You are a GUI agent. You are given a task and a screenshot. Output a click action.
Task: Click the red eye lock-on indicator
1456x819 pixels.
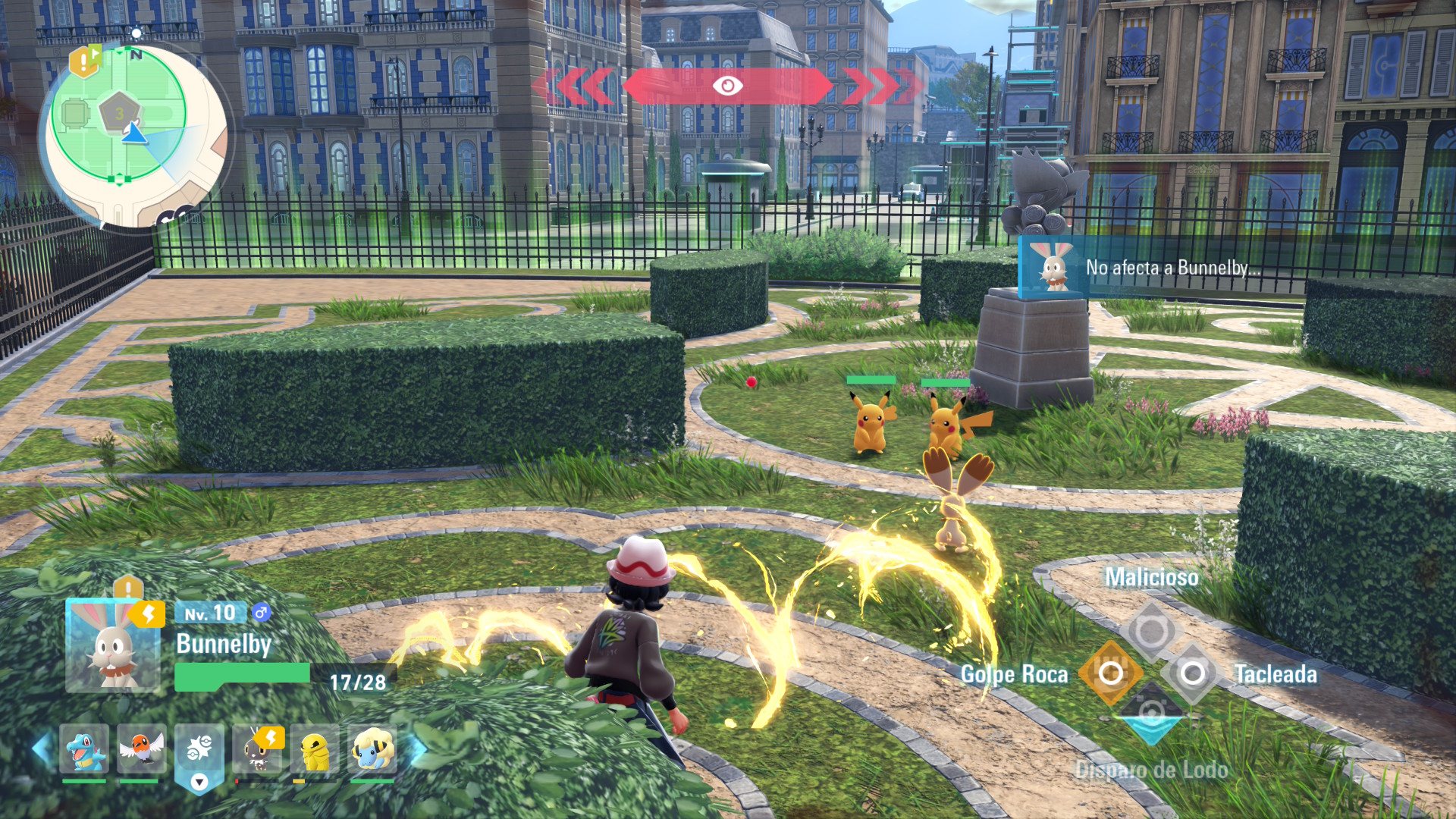pos(727,86)
